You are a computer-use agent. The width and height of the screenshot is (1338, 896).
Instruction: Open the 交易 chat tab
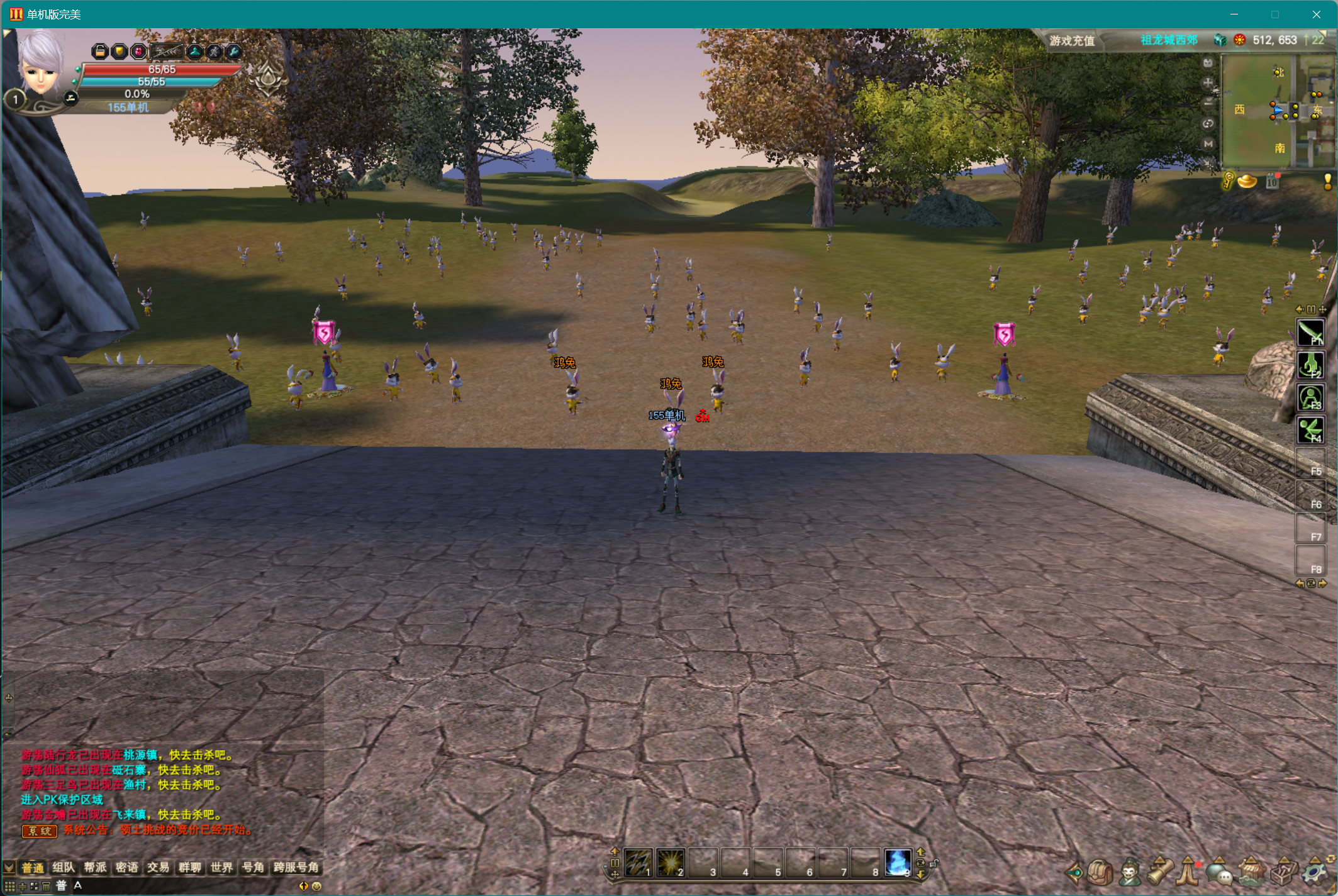(x=158, y=868)
